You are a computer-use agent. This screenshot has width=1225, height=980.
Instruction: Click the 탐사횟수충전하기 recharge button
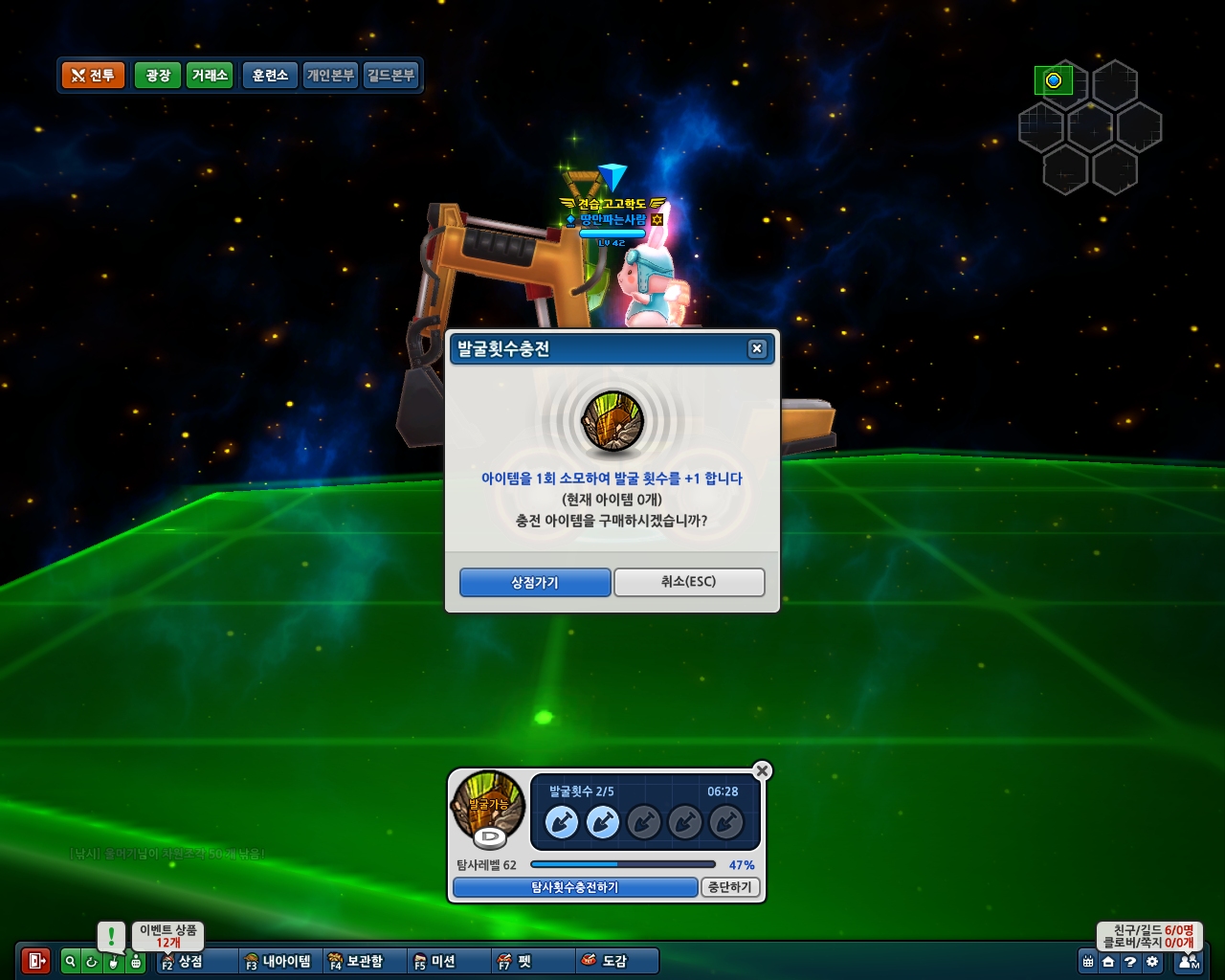coord(574,887)
